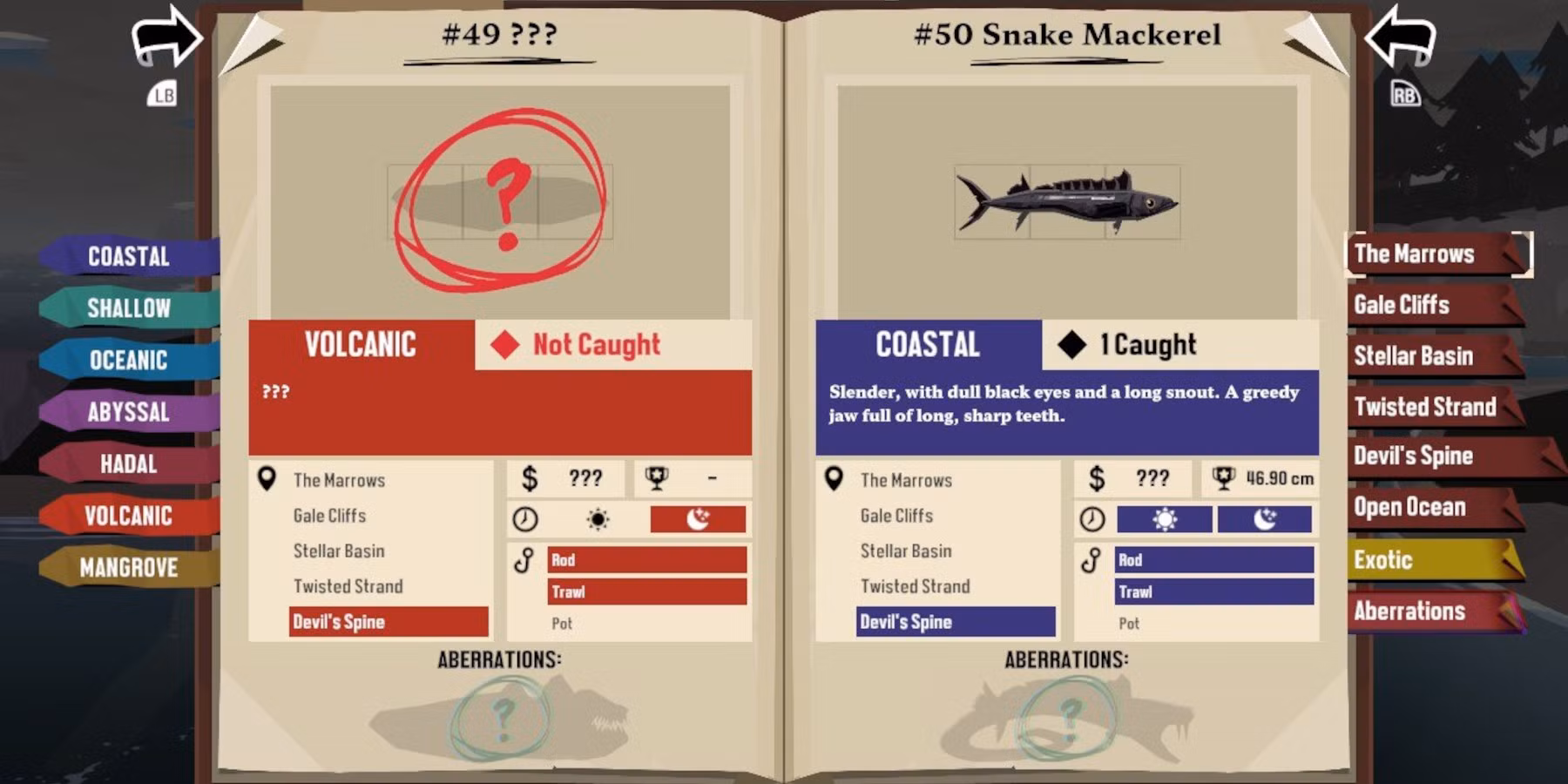Toggle the Trawl catch method on fish #49
The width and height of the screenshot is (1568, 784).
645,591
